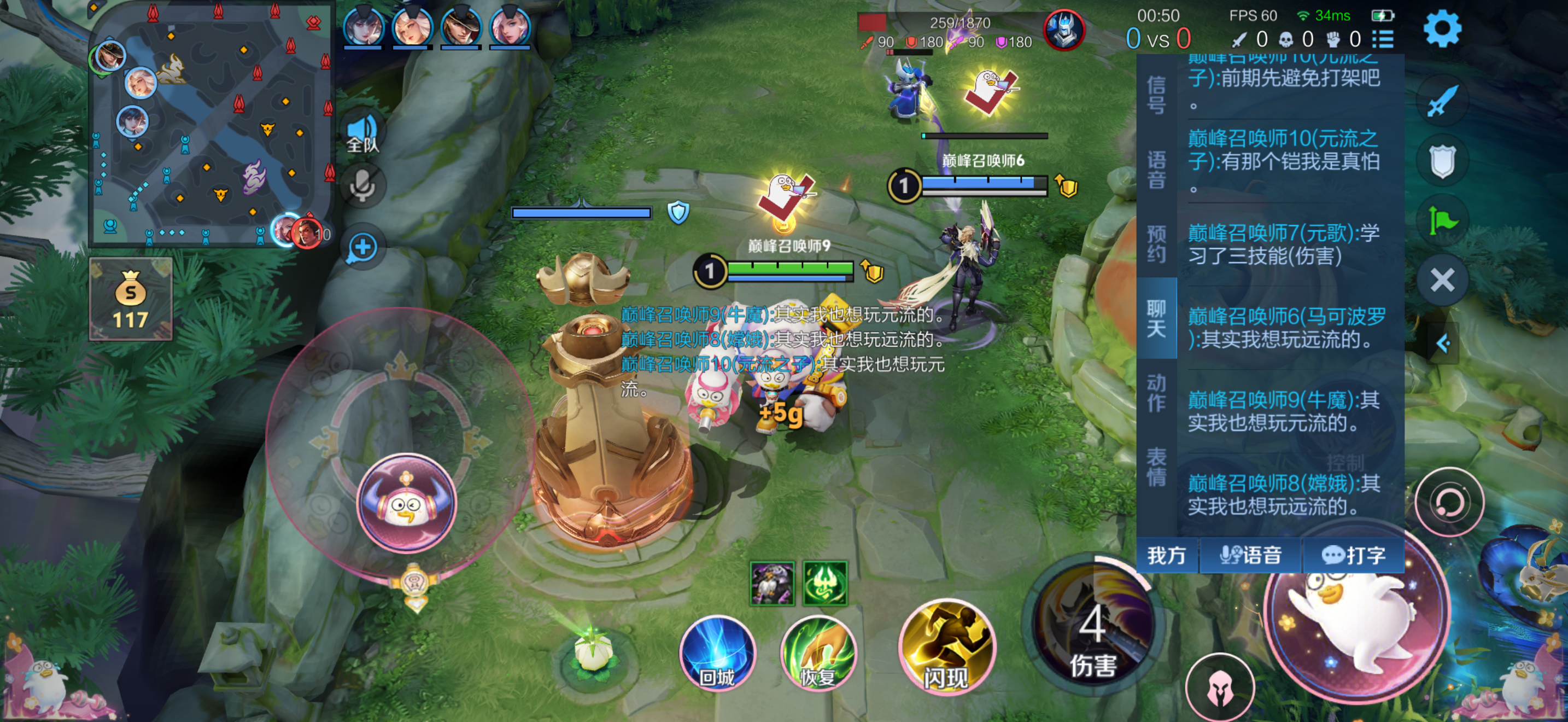Switch to the 信号 signal tab
This screenshot has height=722, width=1568.
(x=1155, y=95)
